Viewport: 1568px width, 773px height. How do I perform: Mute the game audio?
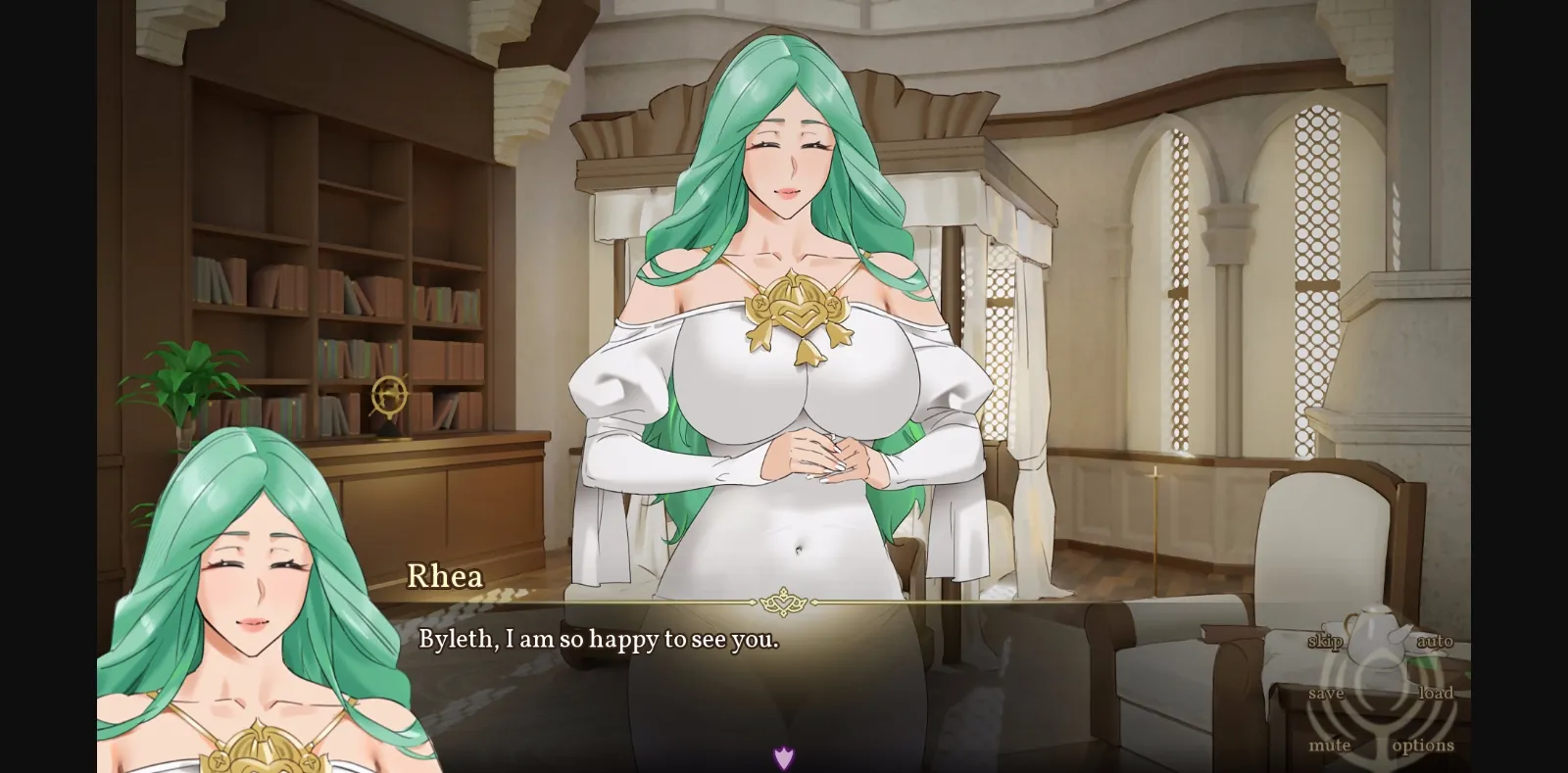(x=1331, y=745)
